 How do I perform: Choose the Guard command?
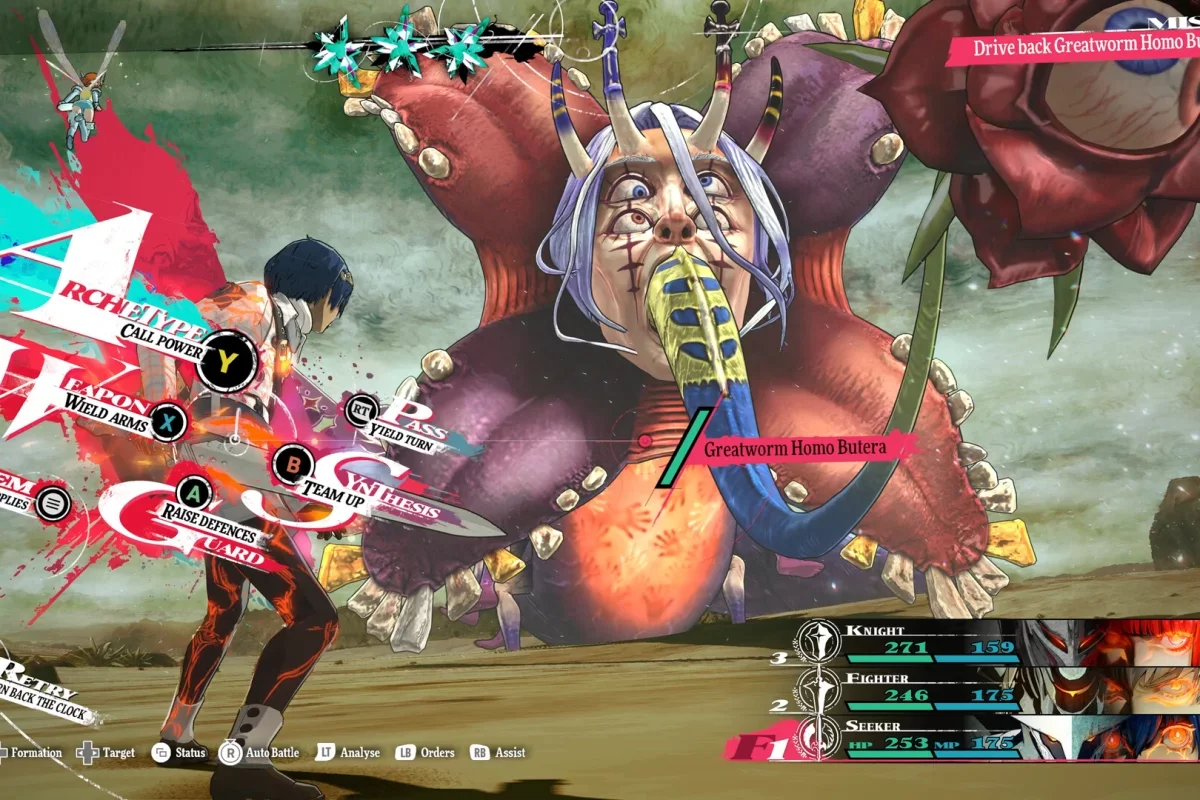(195, 492)
